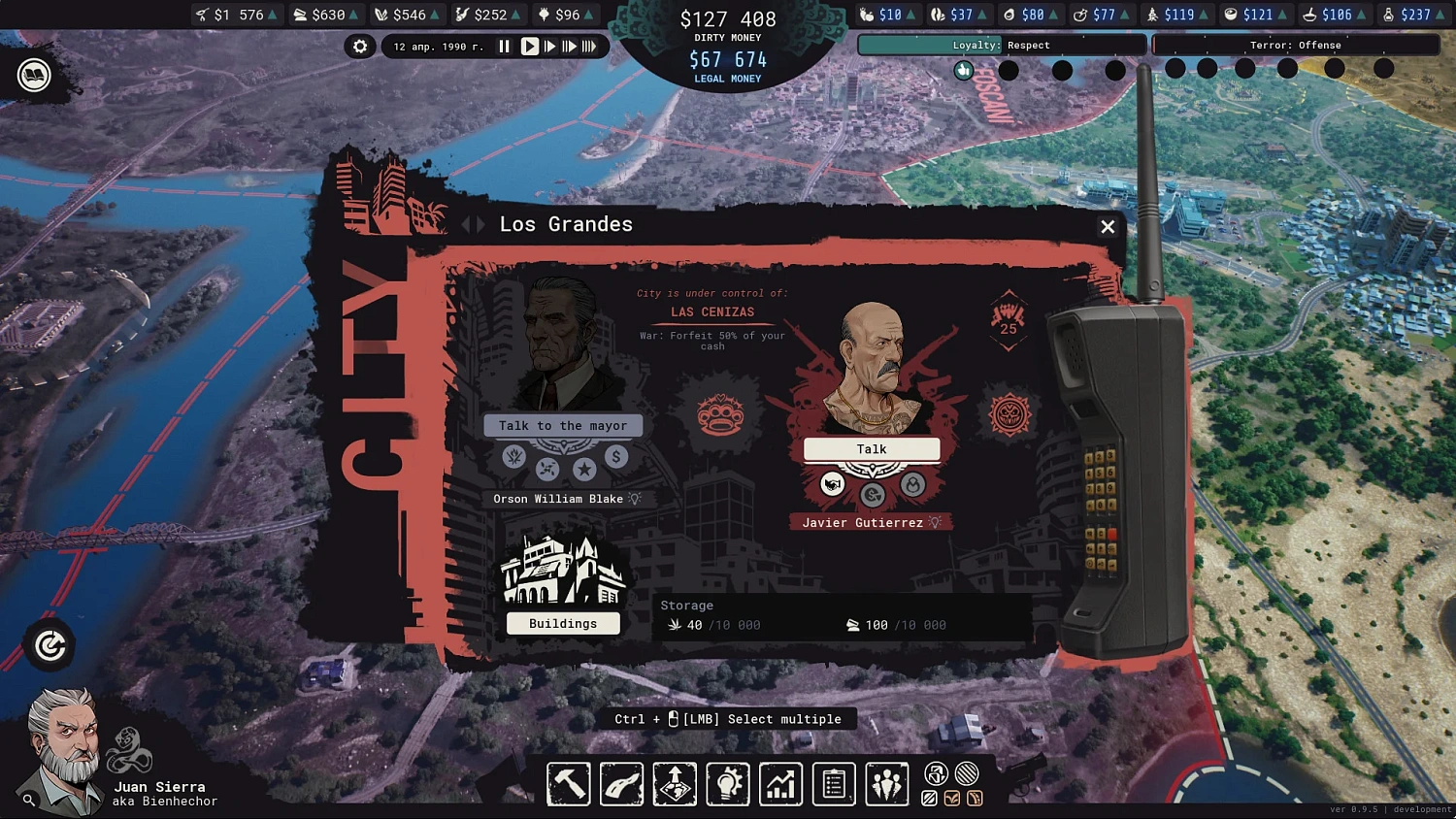
Task: Expand the Dirty Money total display
Action: [728, 17]
